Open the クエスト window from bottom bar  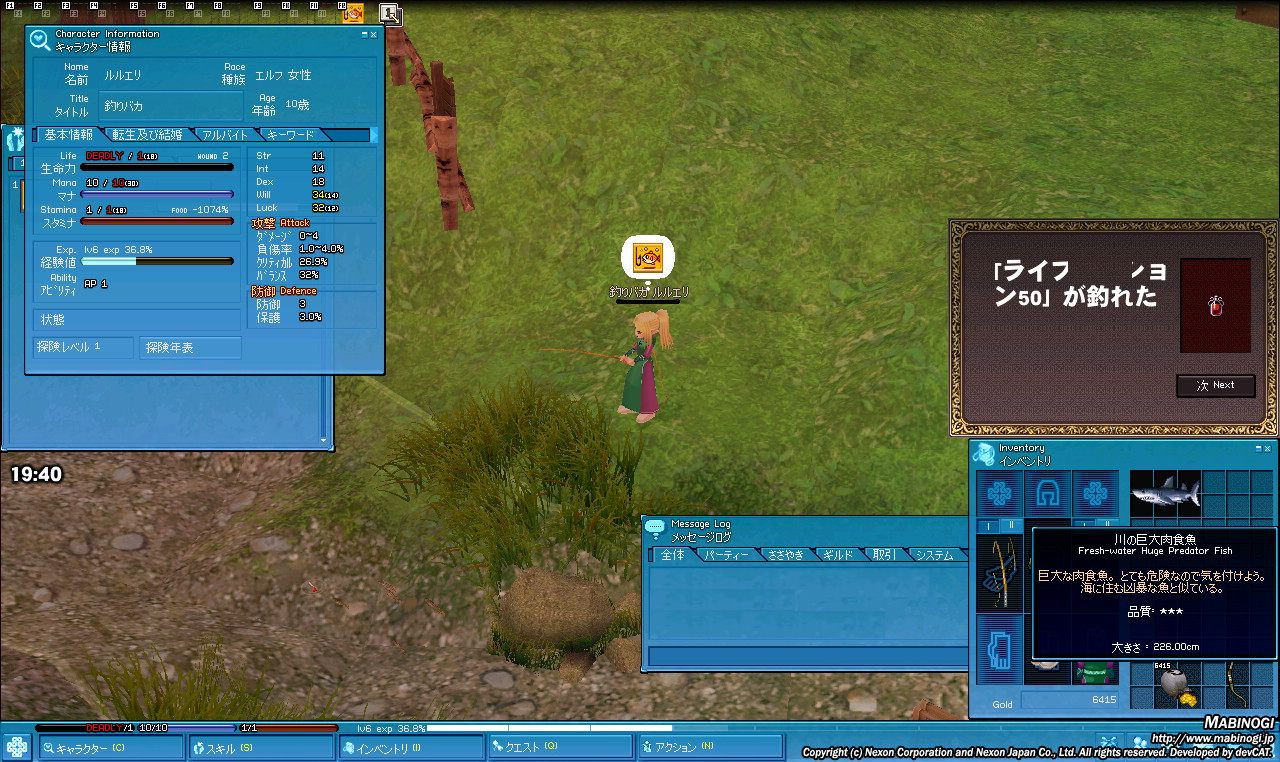(560, 748)
